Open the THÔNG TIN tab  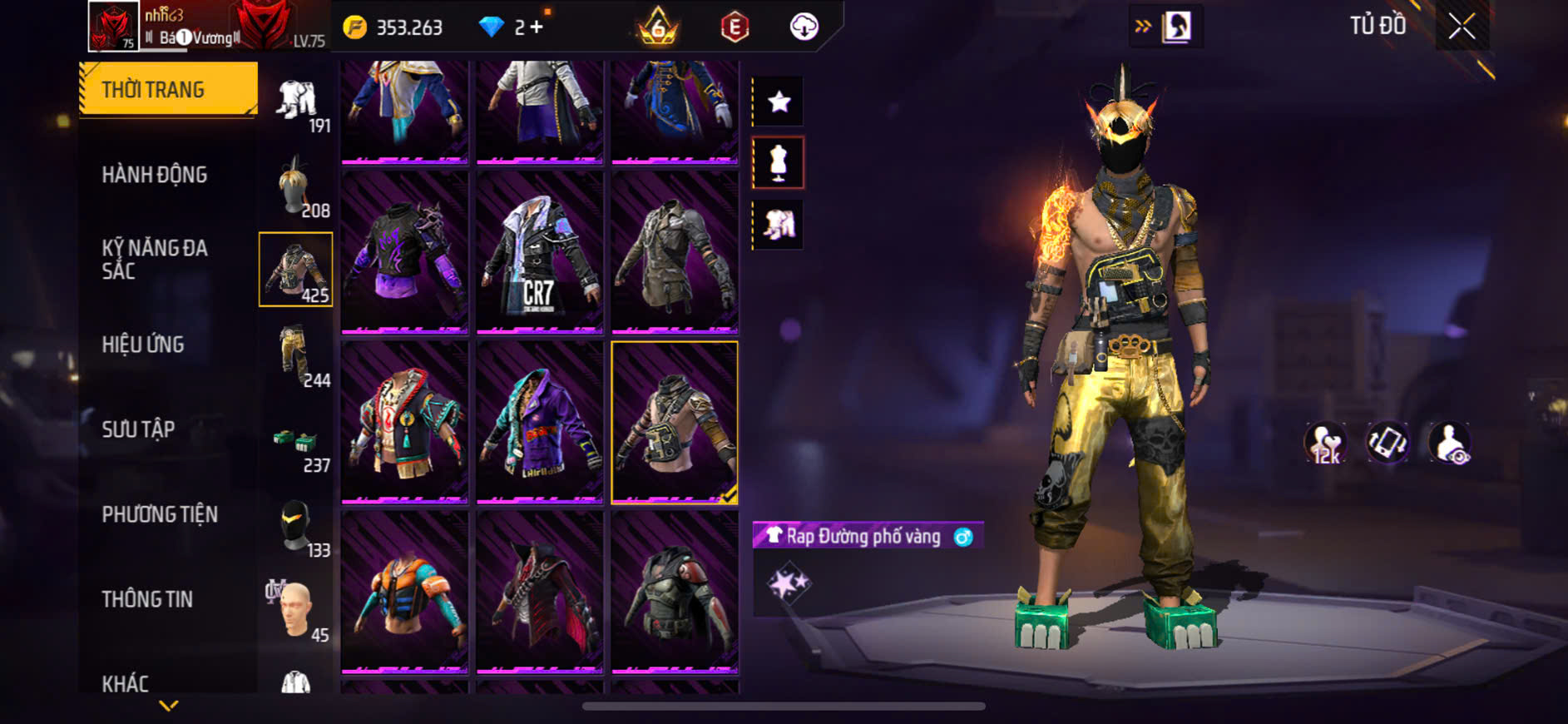[x=147, y=599]
